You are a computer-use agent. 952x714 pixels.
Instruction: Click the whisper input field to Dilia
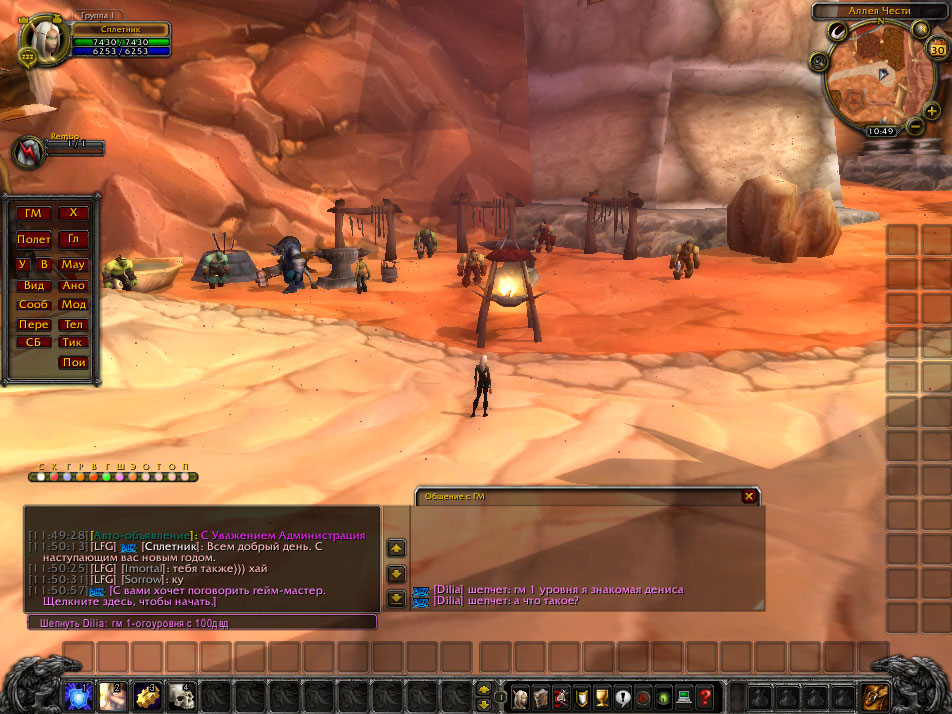[202, 622]
